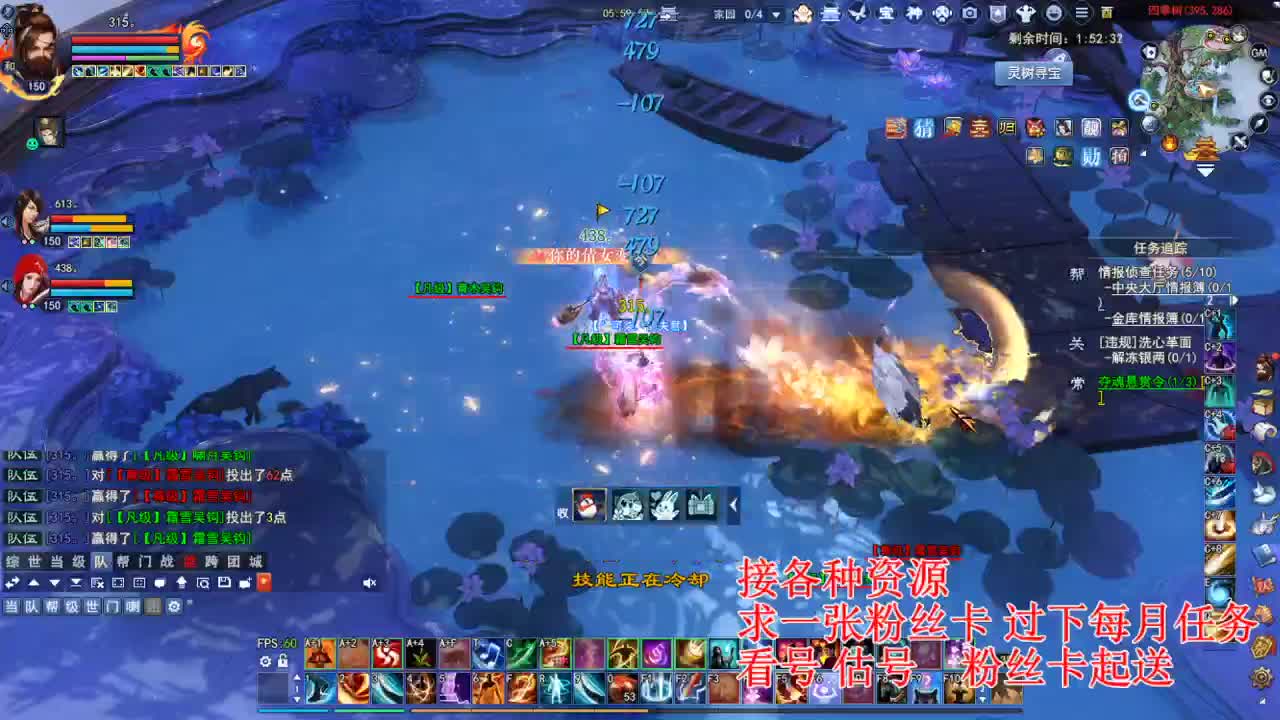The width and height of the screenshot is (1280, 720).
Task: Activate the A+1 skill icon on the hotbar
Action: coord(320,653)
